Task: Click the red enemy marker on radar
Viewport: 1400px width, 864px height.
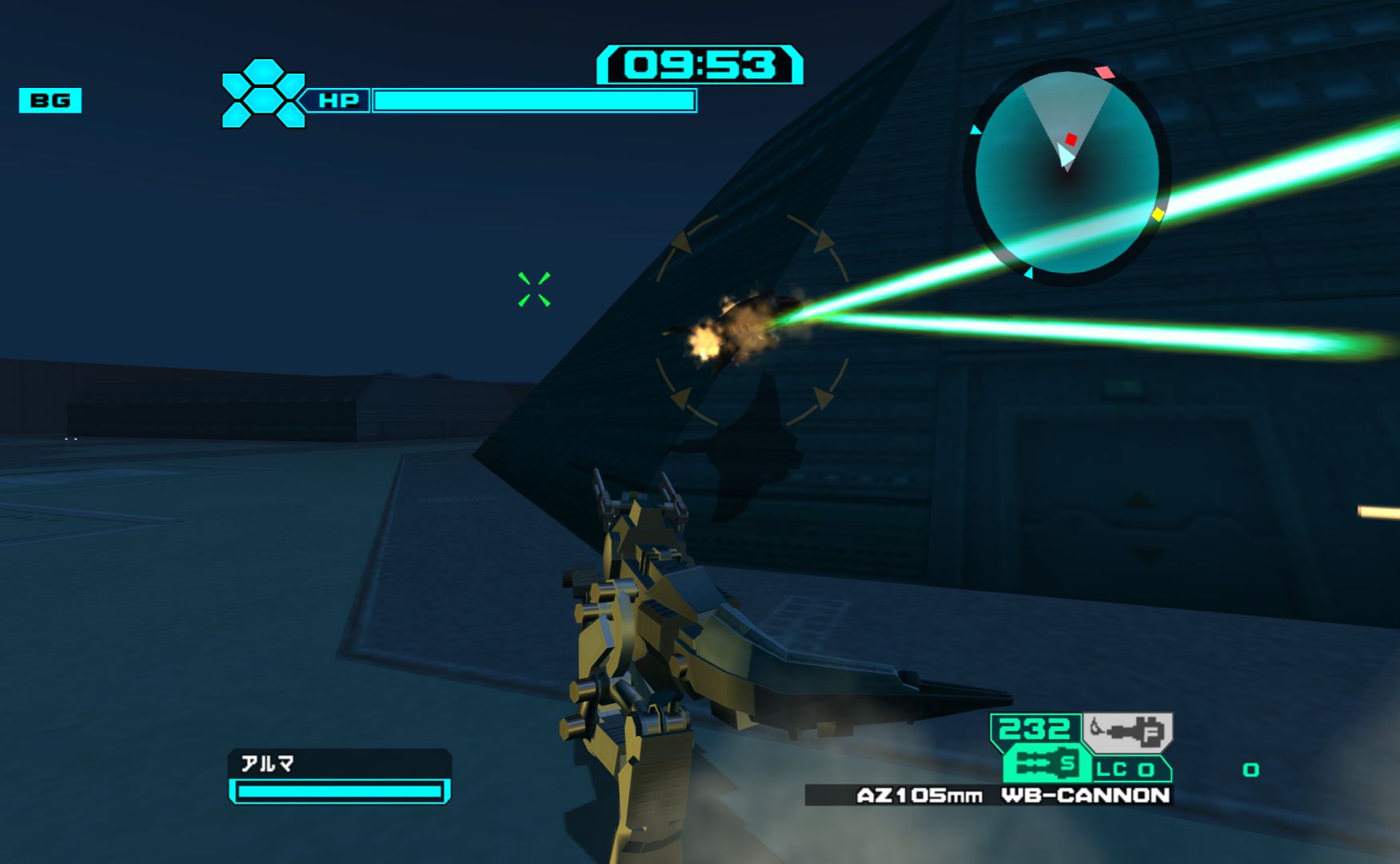Action: pyautogui.click(x=1071, y=140)
